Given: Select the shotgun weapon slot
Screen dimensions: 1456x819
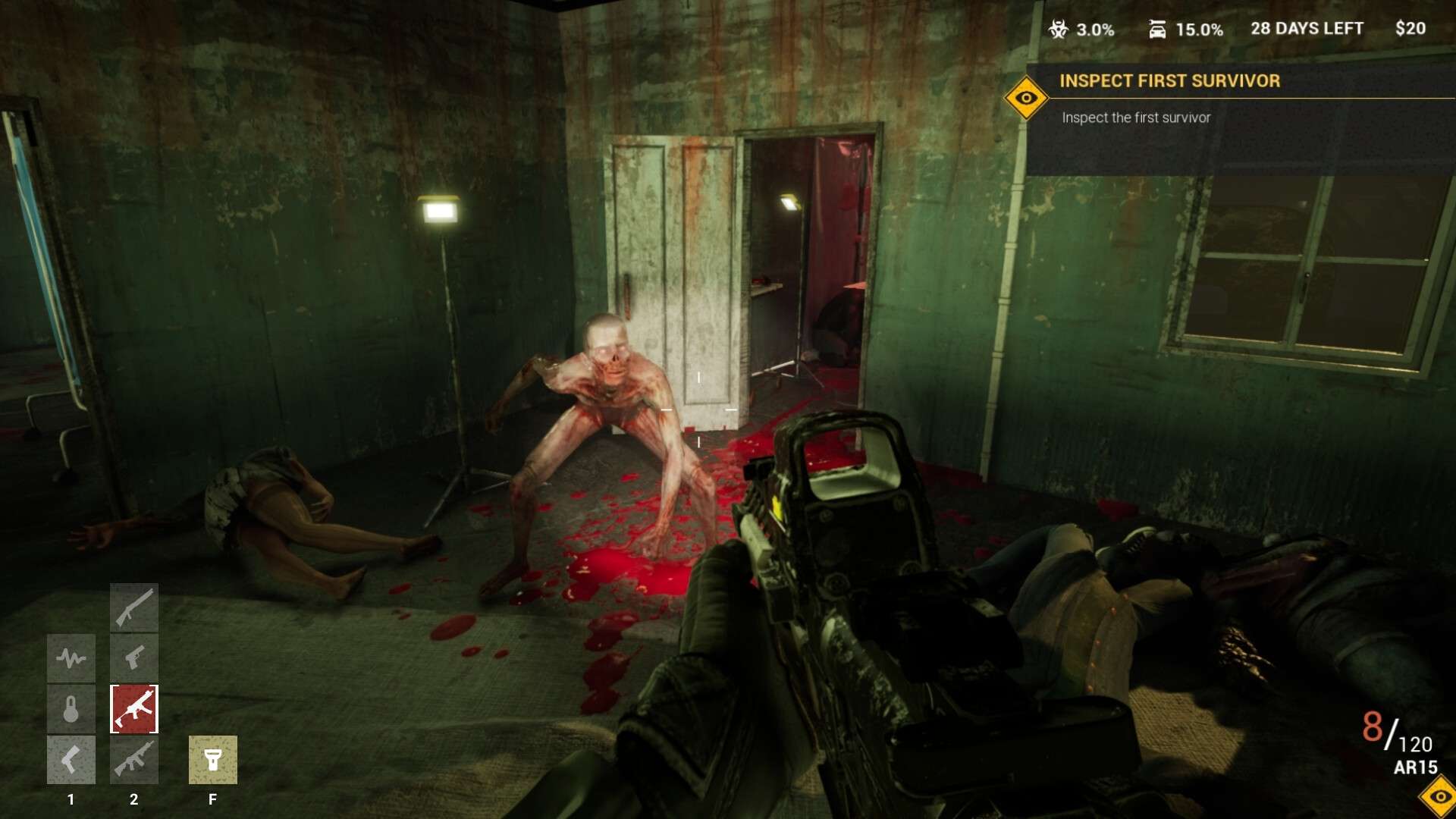Looking at the screenshot, I should coord(134,607).
